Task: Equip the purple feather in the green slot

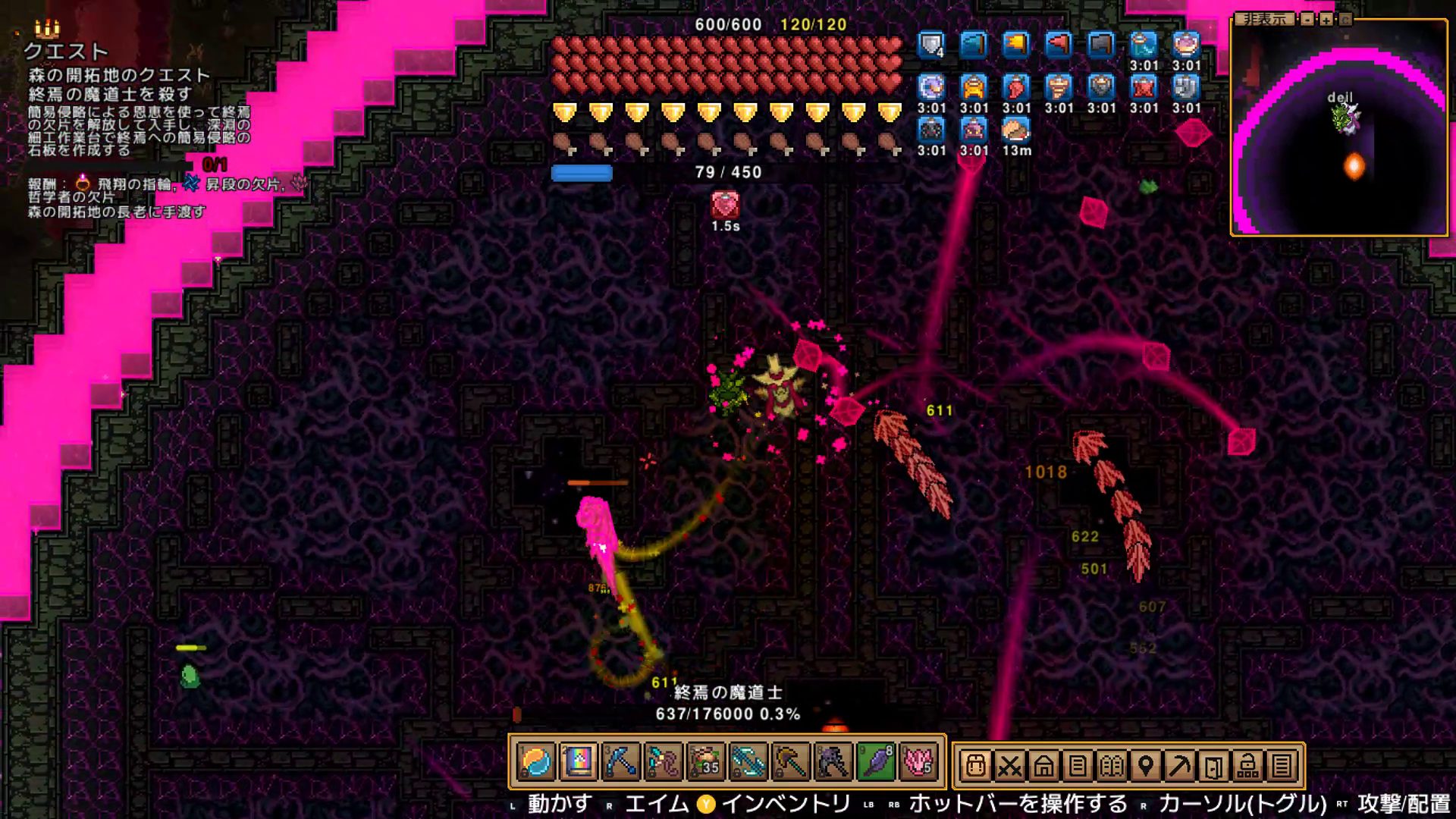Action: click(875, 762)
